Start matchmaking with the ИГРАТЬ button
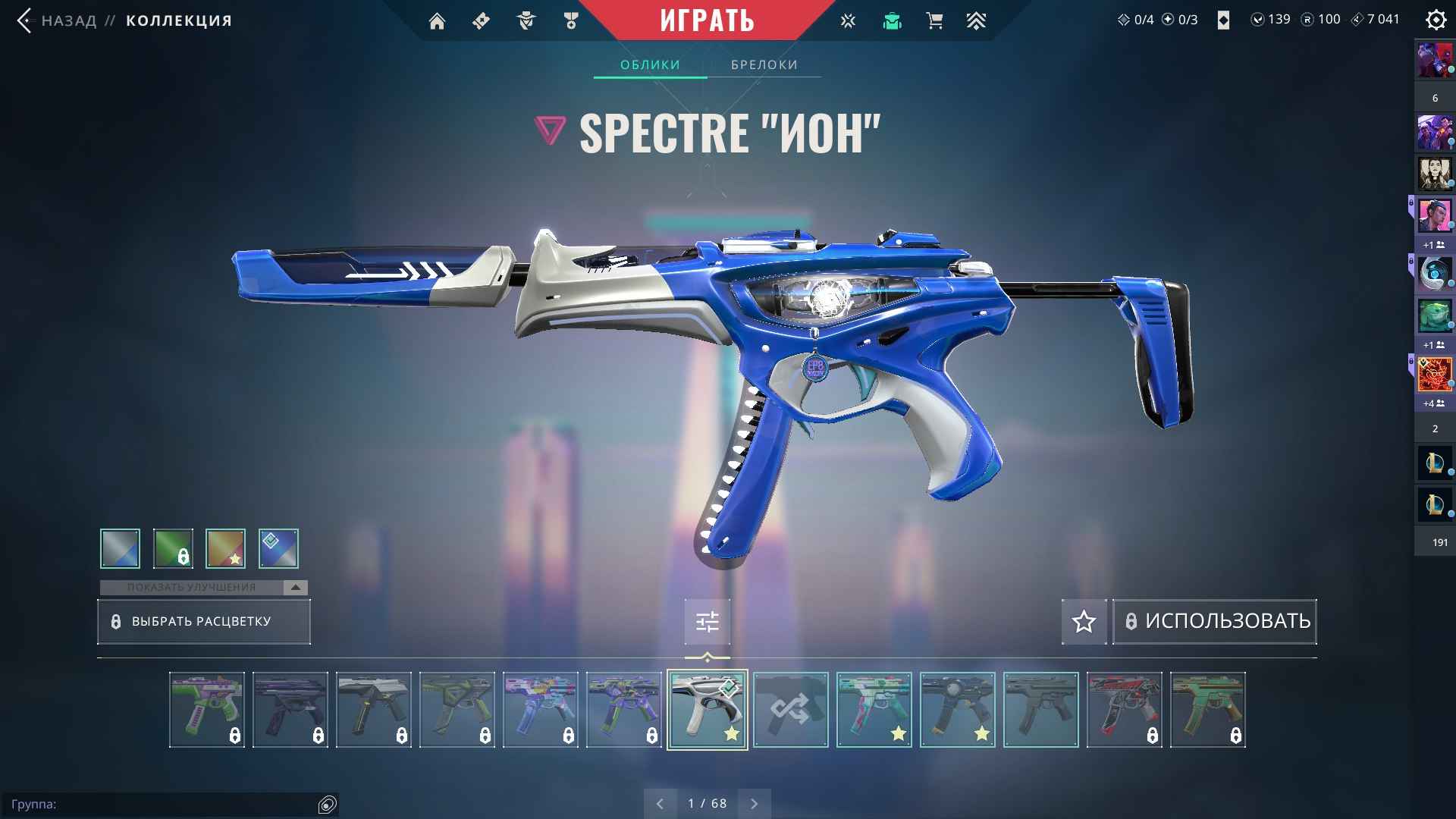Image resolution: width=1456 pixels, height=819 pixels. (x=707, y=20)
